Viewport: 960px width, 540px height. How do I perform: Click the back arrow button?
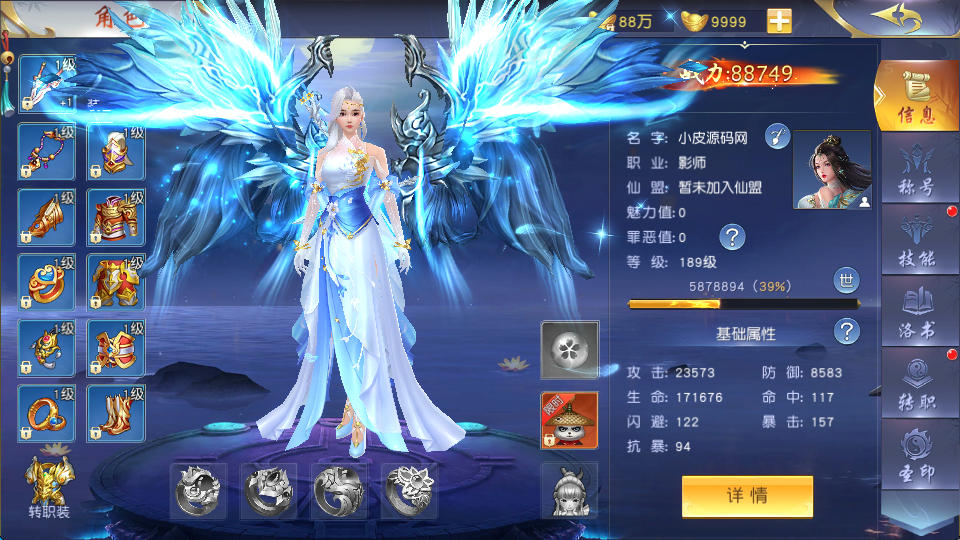click(x=897, y=18)
